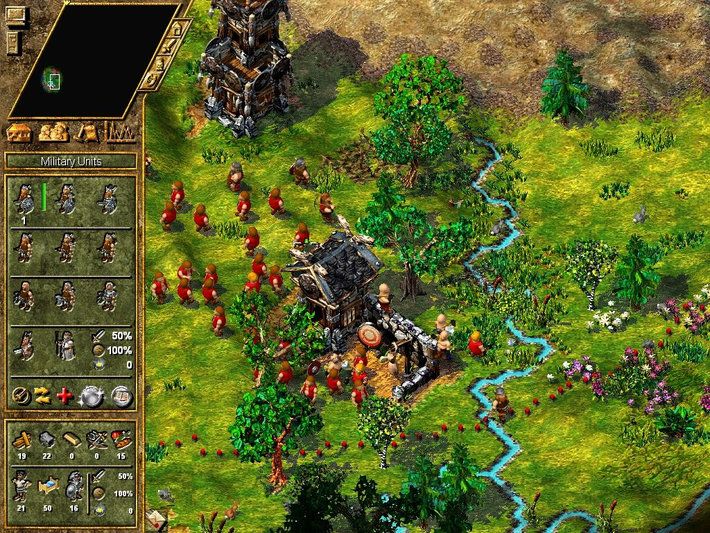Open the statistics menu with the graph icon
This screenshot has height=533, width=710.
pos(120,132)
